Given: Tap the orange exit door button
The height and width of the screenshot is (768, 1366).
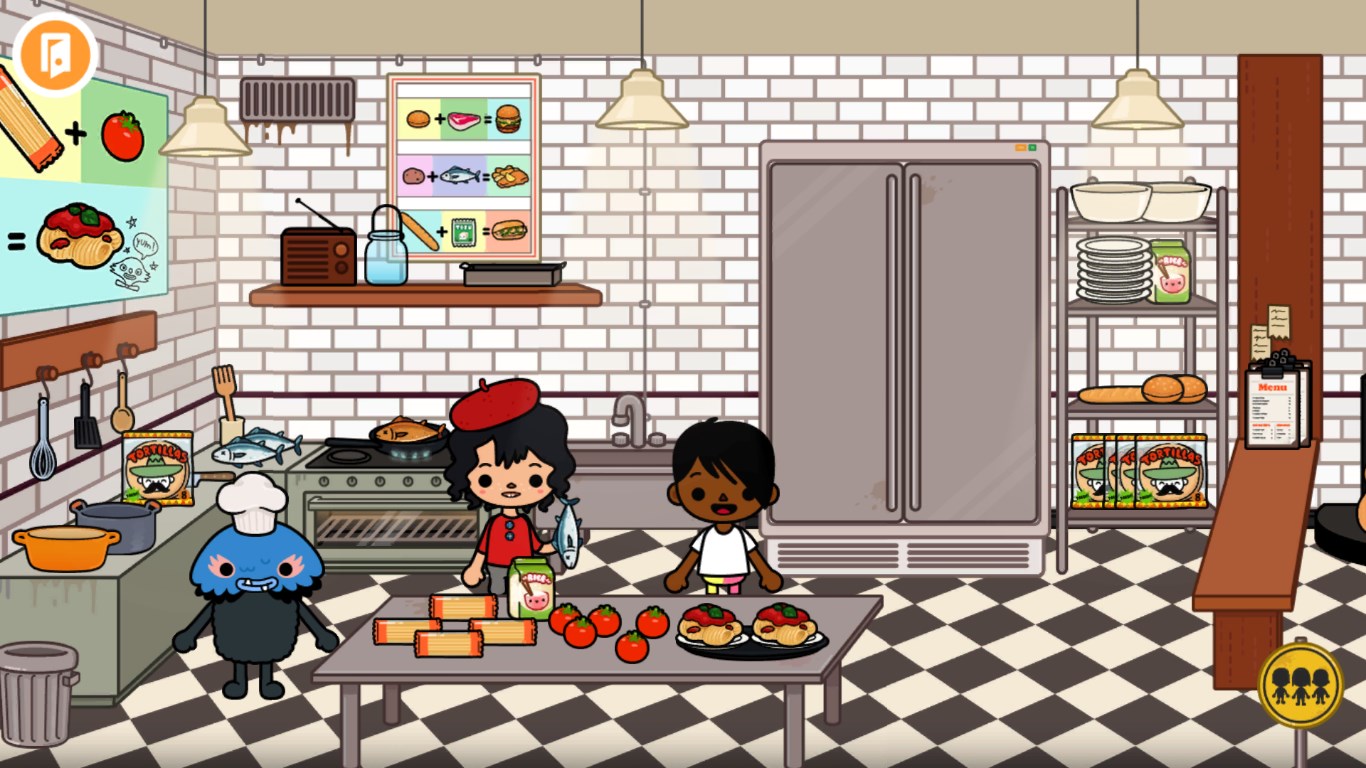Looking at the screenshot, I should pyautogui.click(x=54, y=54).
